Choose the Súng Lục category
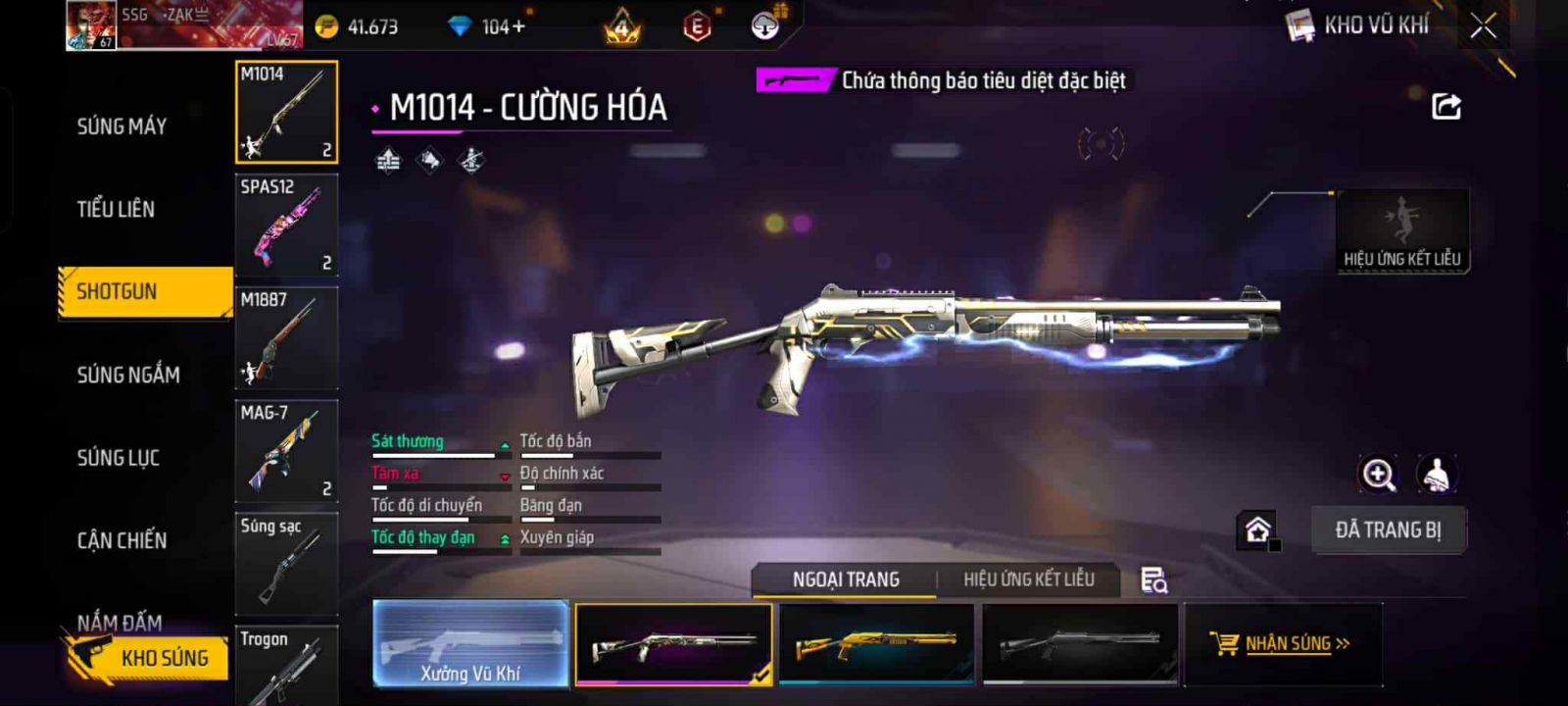The height and width of the screenshot is (706, 1568). pyautogui.click(x=119, y=458)
